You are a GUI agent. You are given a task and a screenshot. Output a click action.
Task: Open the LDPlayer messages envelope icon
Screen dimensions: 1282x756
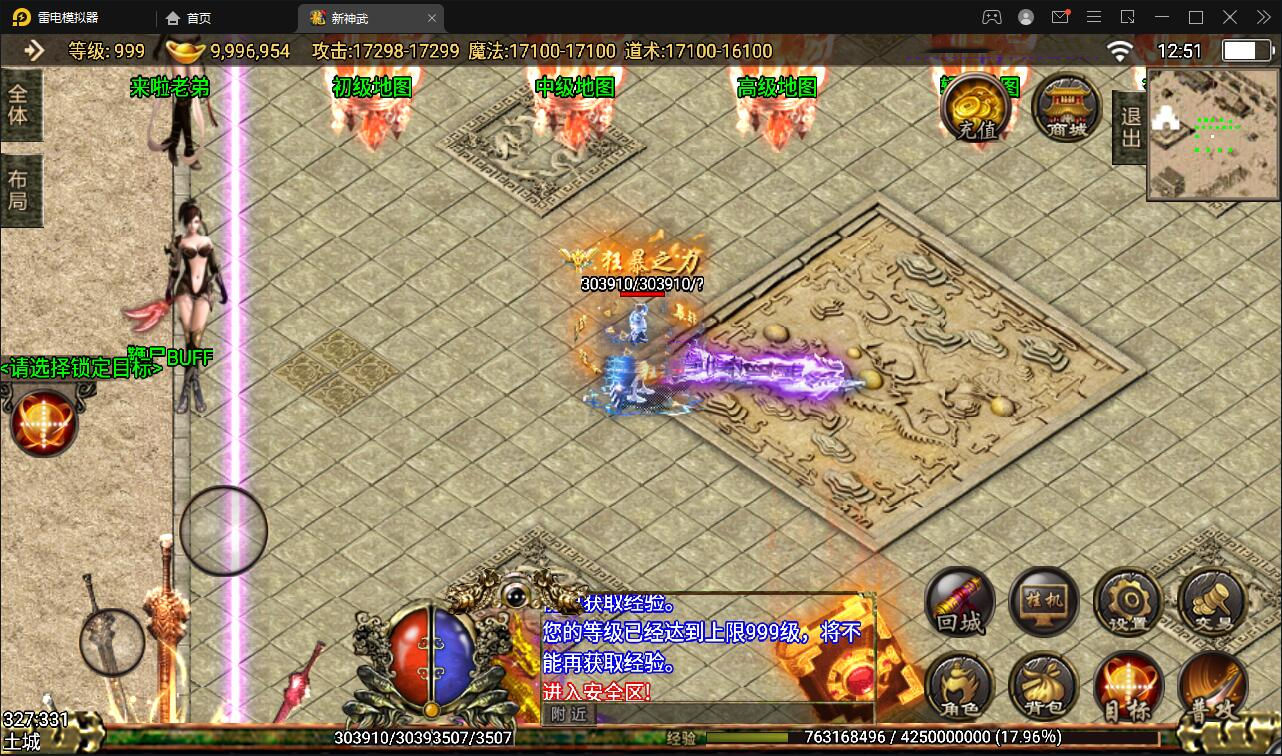coord(1061,17)
